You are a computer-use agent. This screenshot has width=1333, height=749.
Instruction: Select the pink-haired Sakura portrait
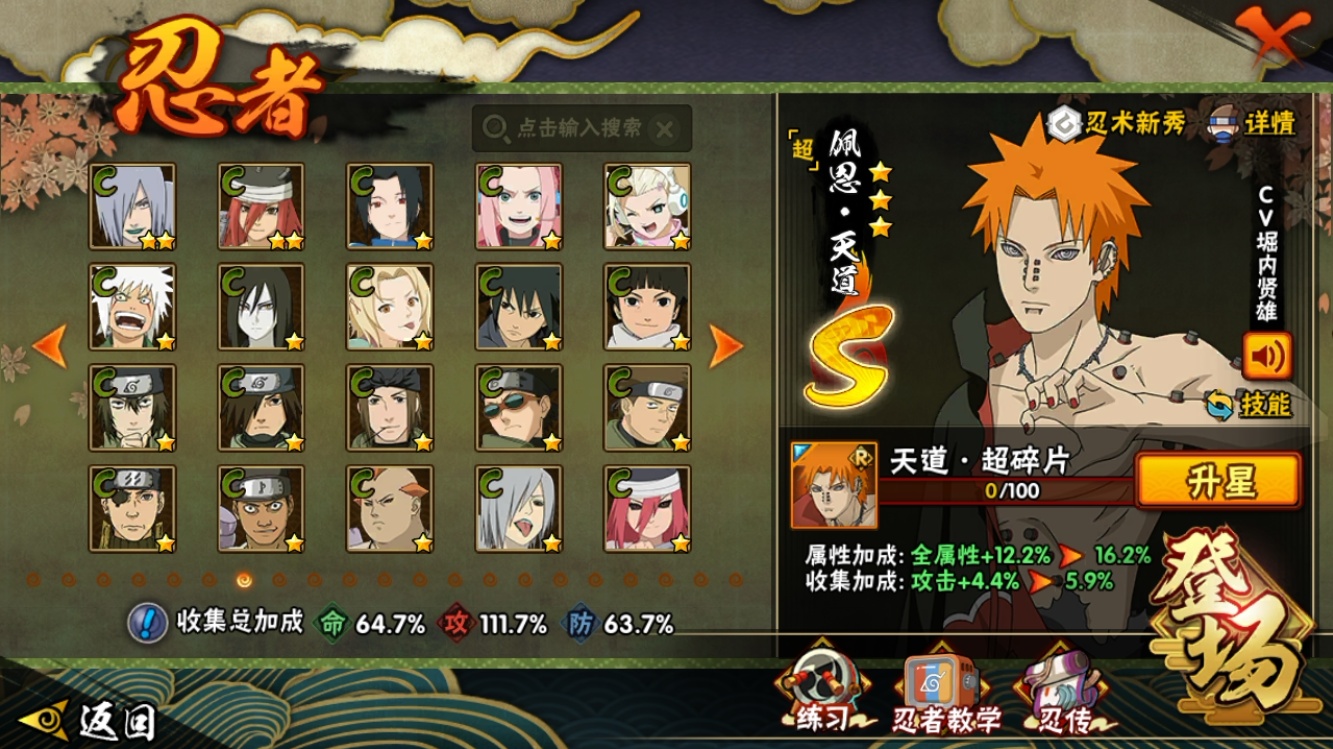[519, 206]
